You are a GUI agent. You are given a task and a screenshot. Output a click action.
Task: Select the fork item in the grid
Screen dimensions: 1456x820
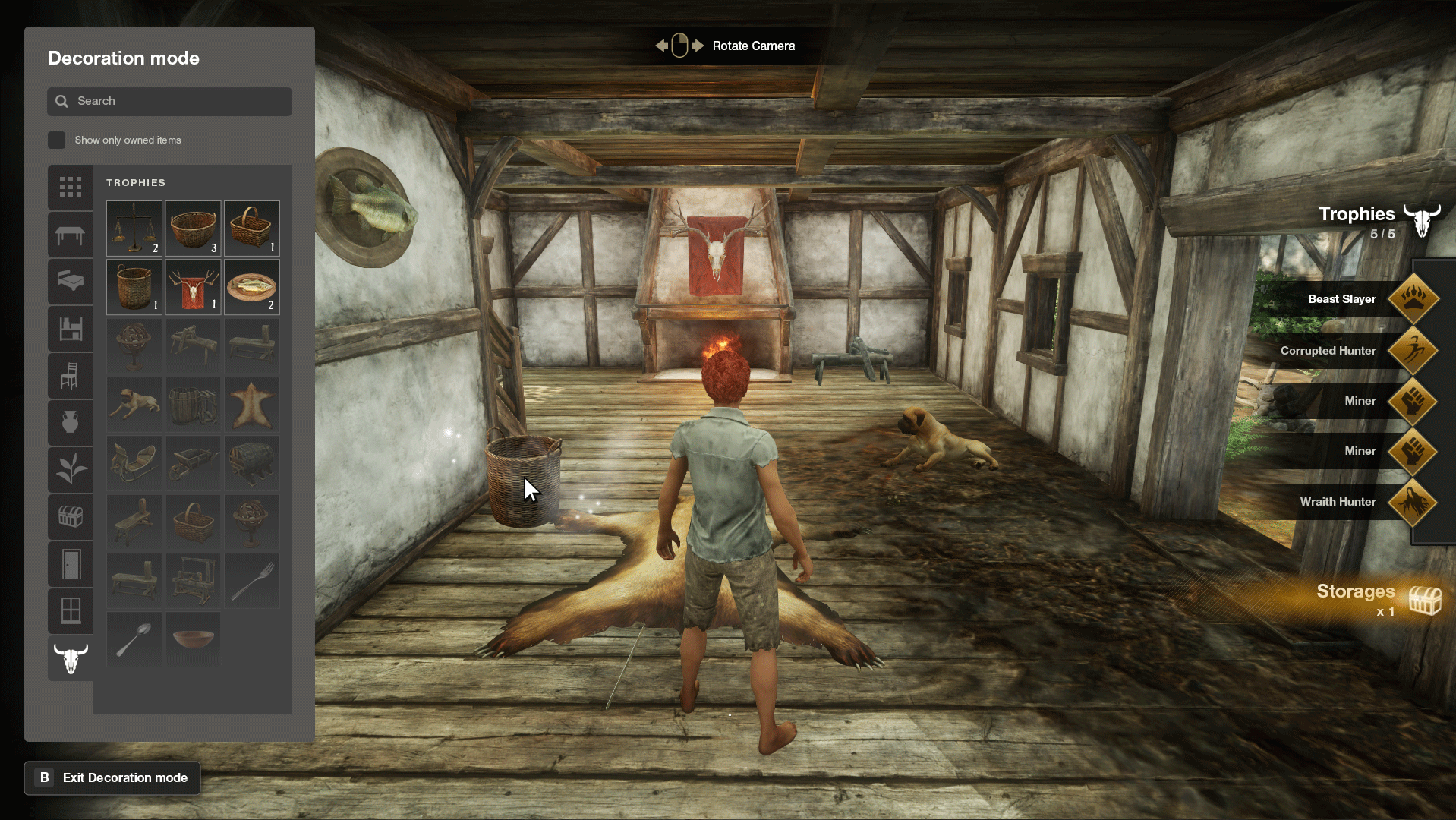click(x=251, y=581)
